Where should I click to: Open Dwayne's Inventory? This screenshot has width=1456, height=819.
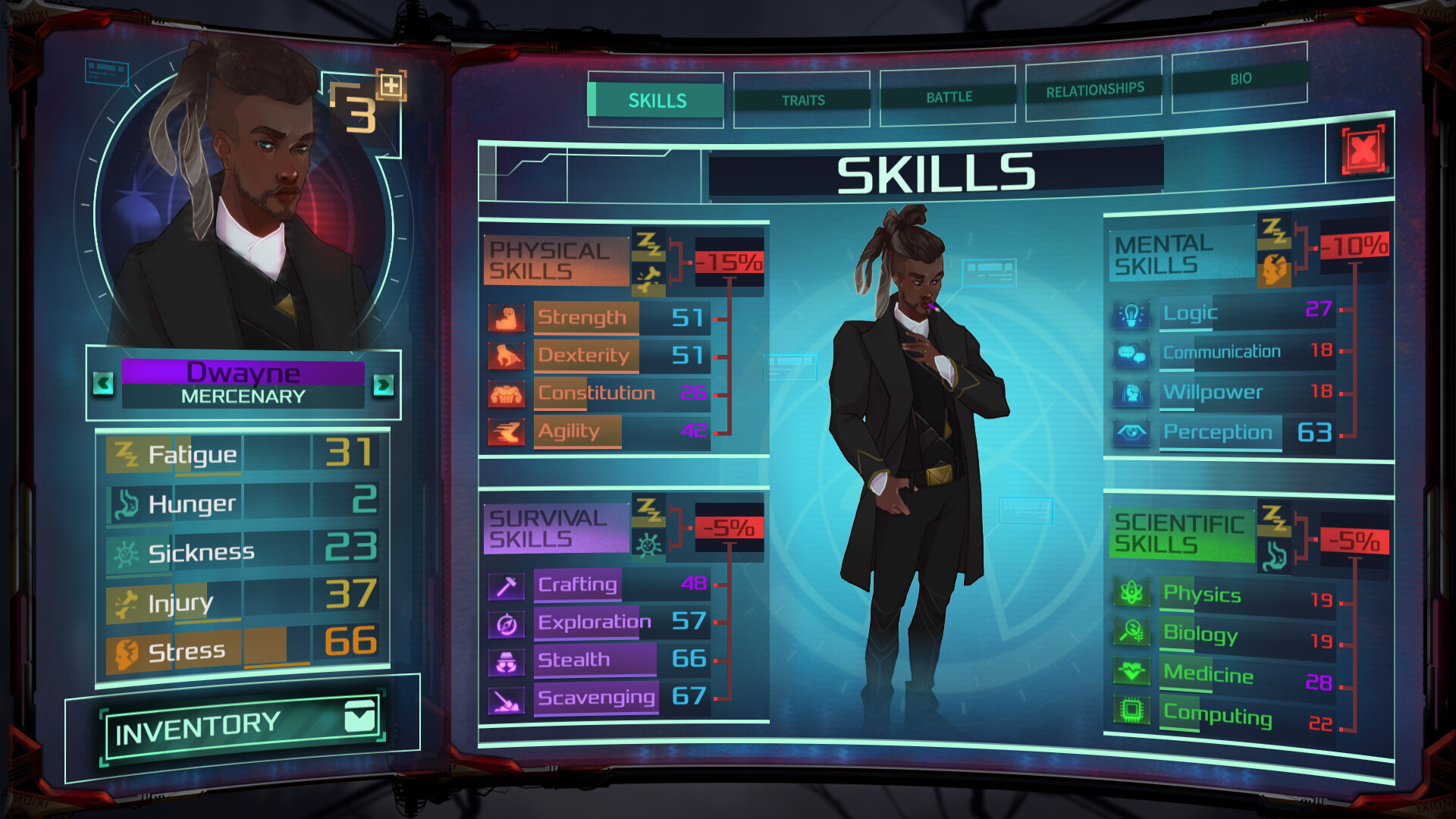(x=243, y=726)
